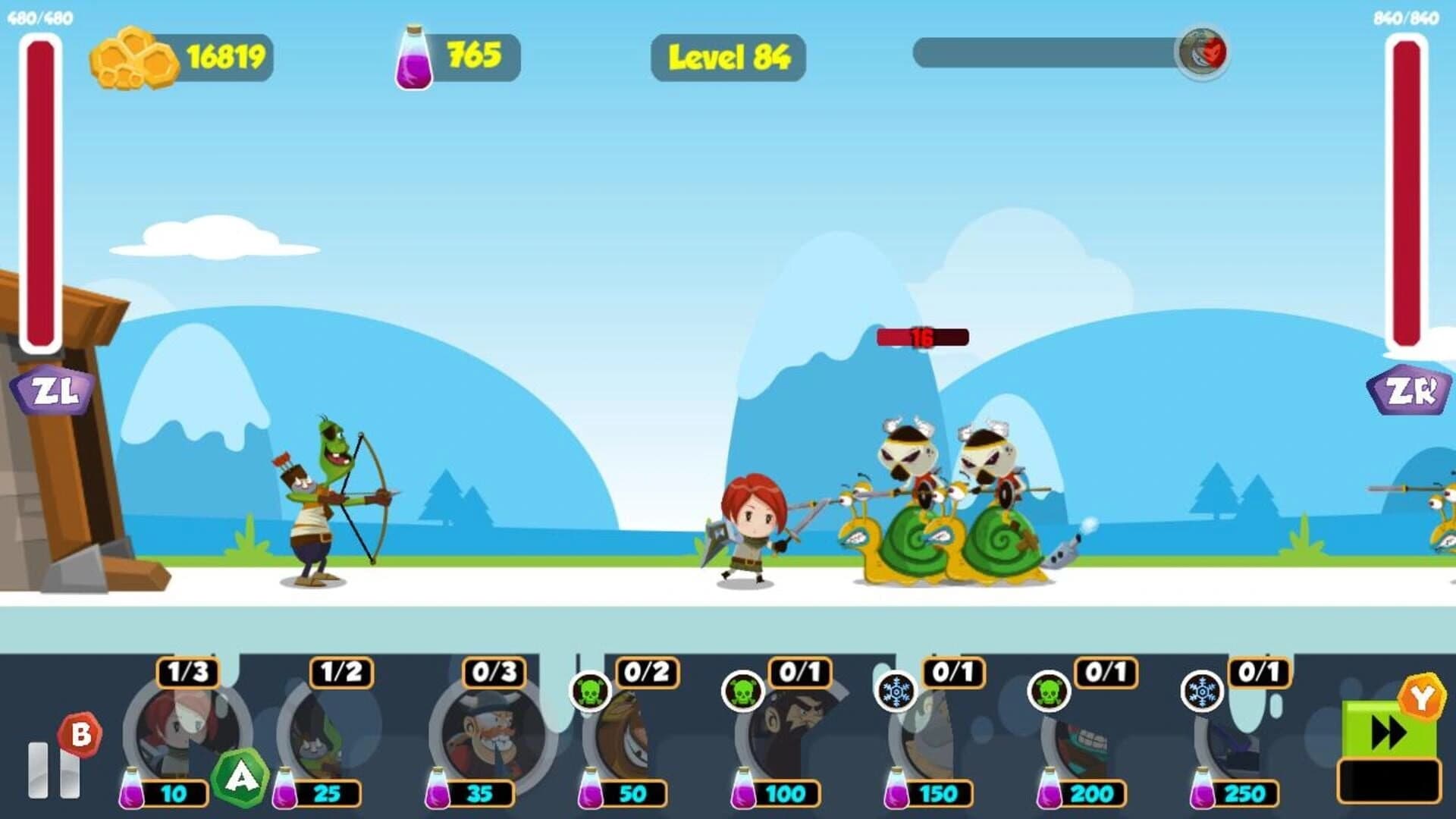The height and width of the screenshot is (819, 1456).
Task: Click the enemy health bar showing 16
Action: (921, 339)
